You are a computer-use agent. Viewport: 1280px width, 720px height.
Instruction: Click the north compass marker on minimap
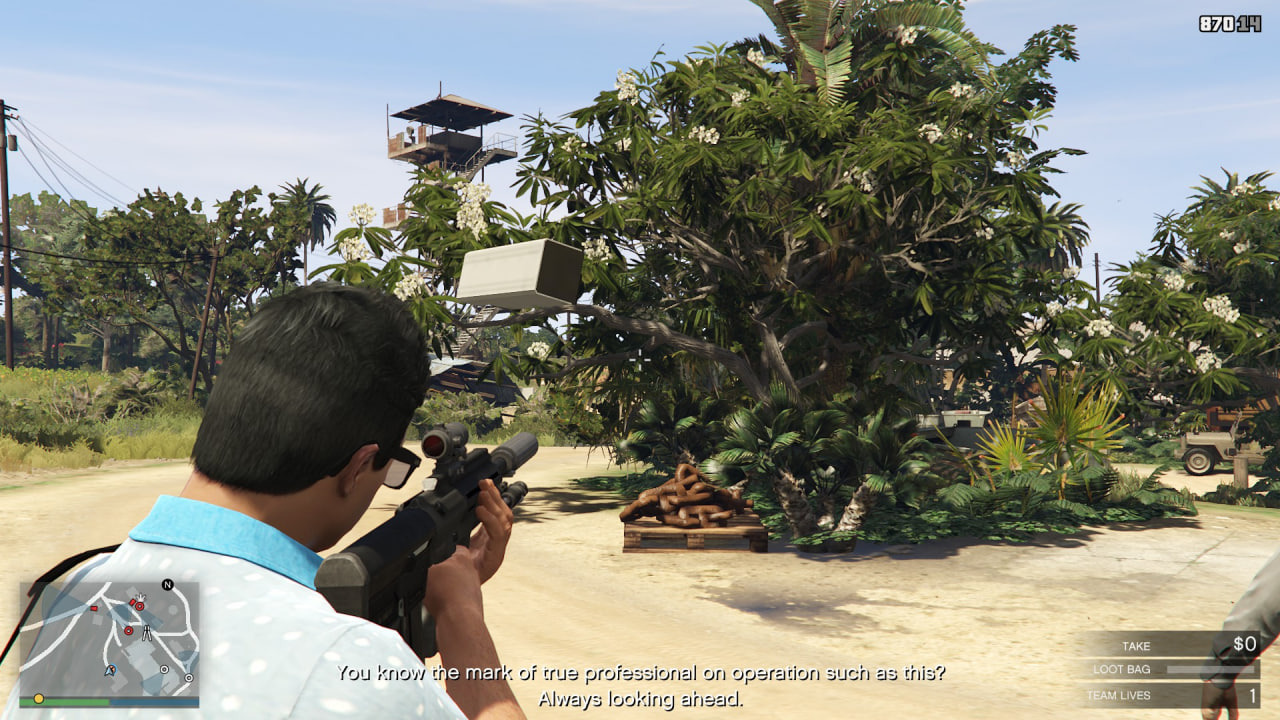pos(167,585)
